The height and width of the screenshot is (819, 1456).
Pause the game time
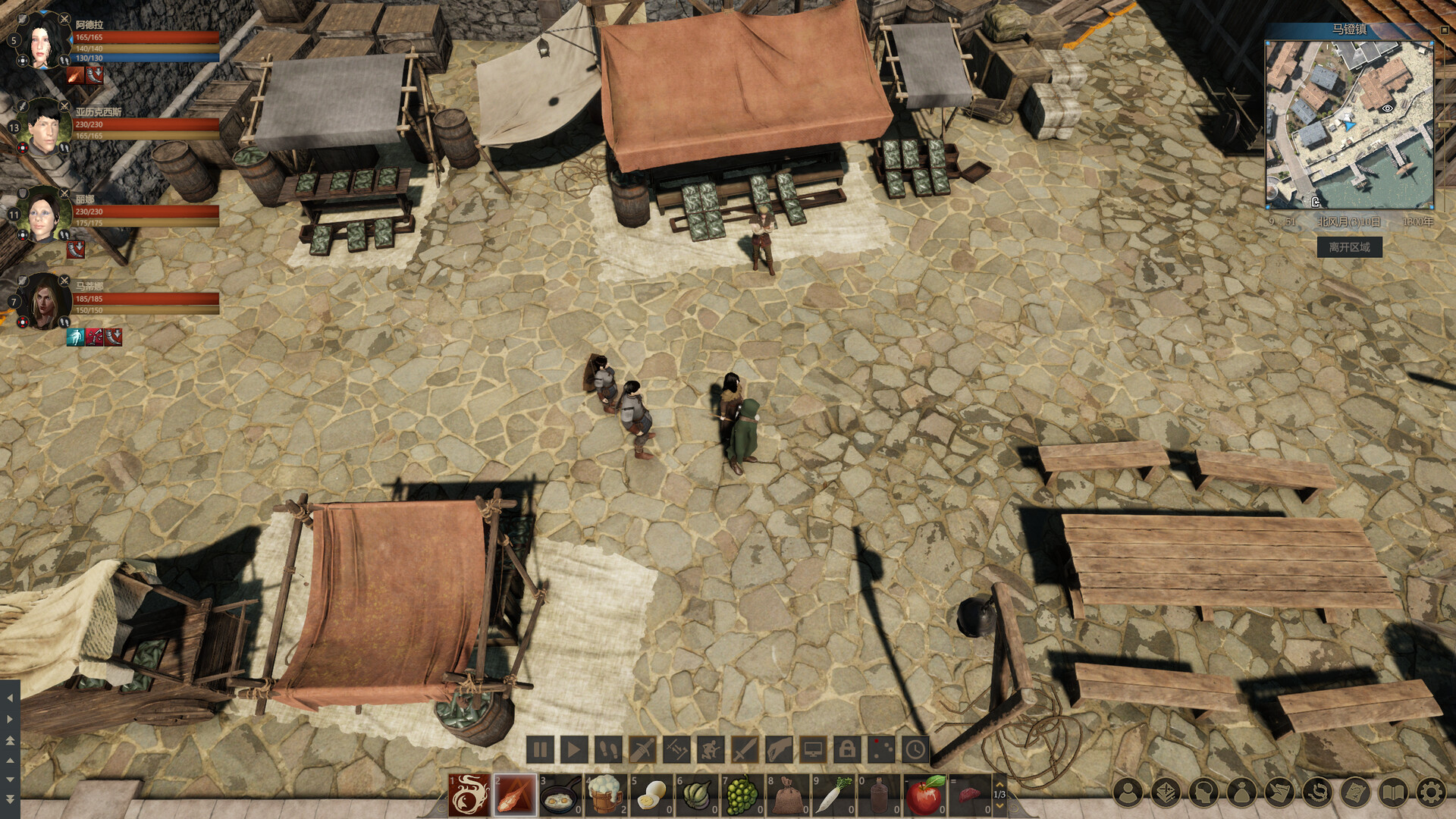click(x=540, y=748)
